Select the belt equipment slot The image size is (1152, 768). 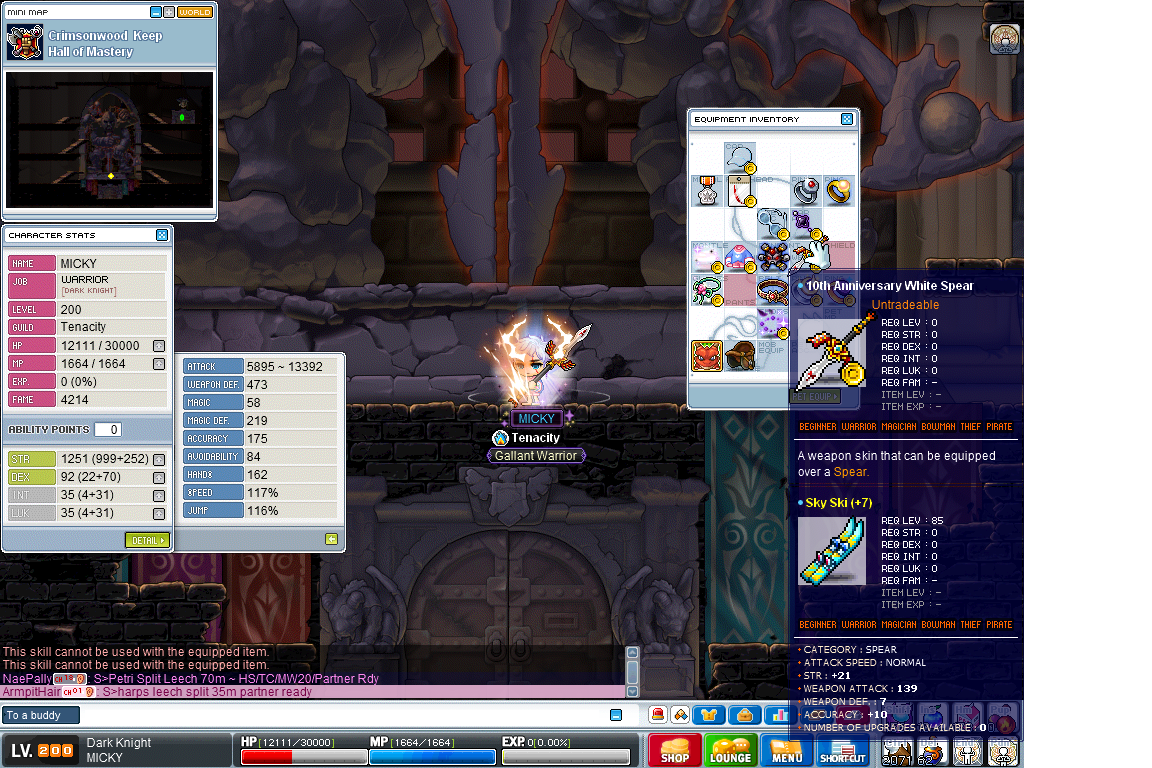(772, 290)
